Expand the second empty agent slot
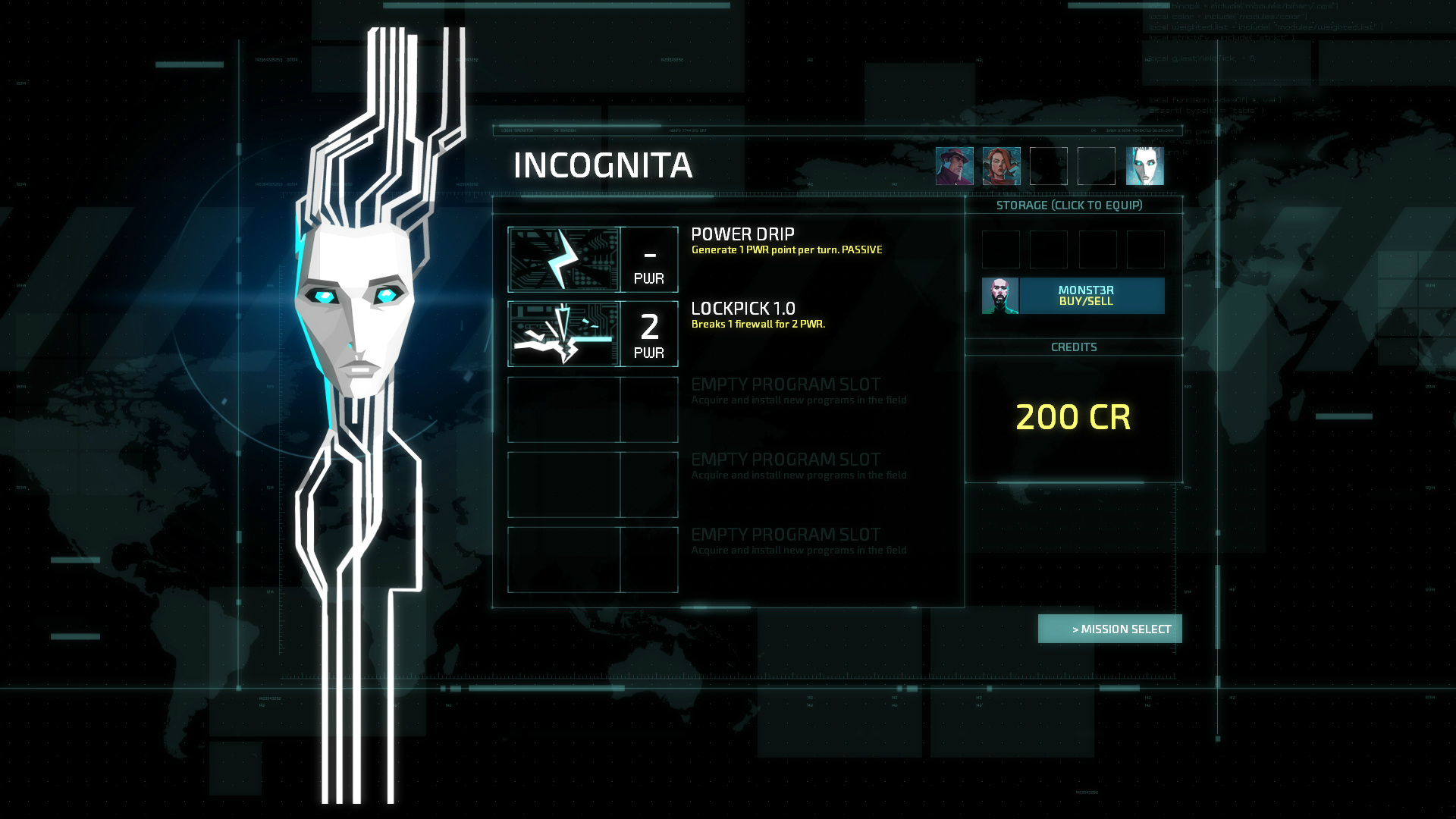The image size is (1456, 819). point(1096,165)
